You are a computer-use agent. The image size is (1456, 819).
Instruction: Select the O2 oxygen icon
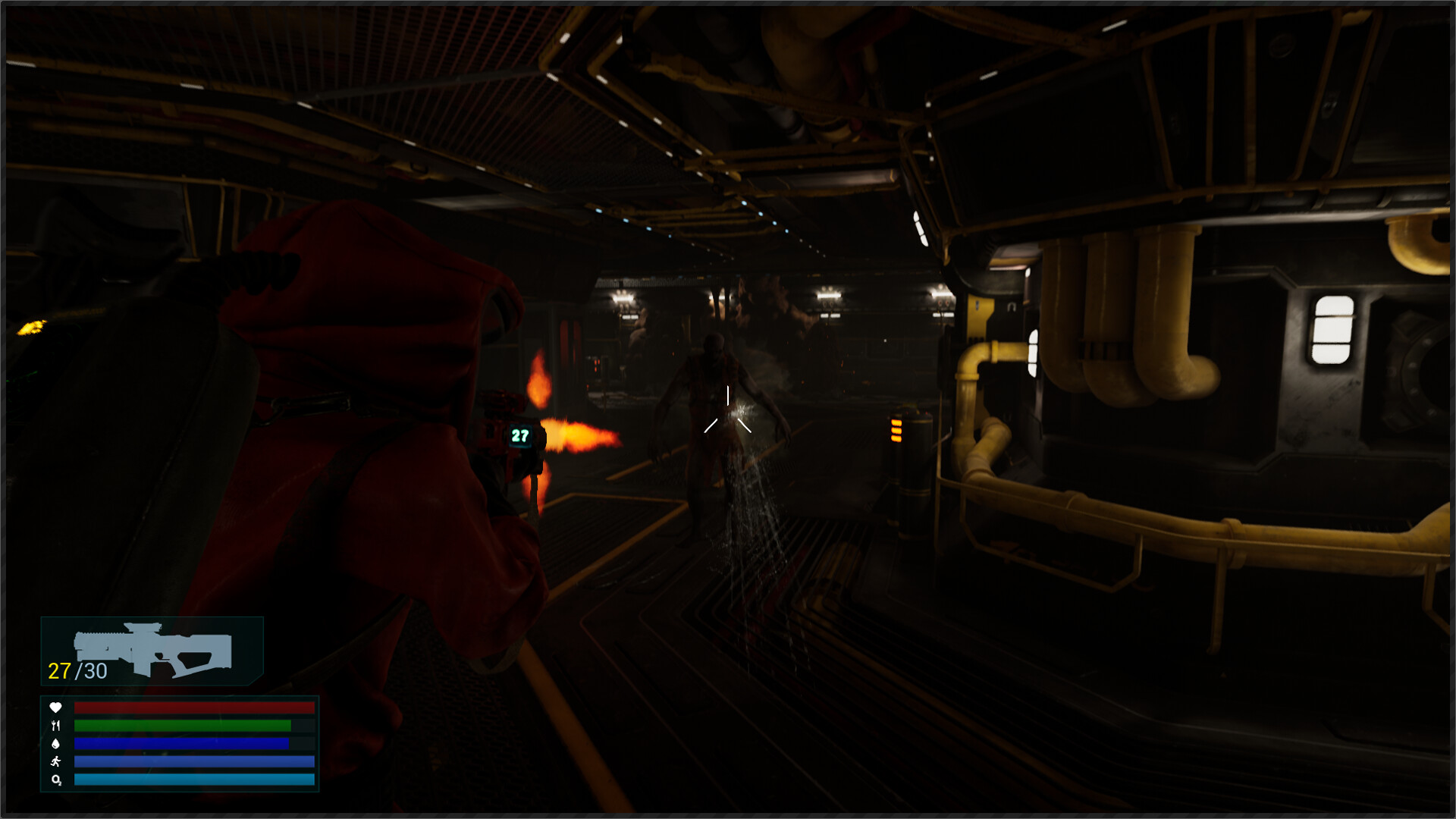56,780
